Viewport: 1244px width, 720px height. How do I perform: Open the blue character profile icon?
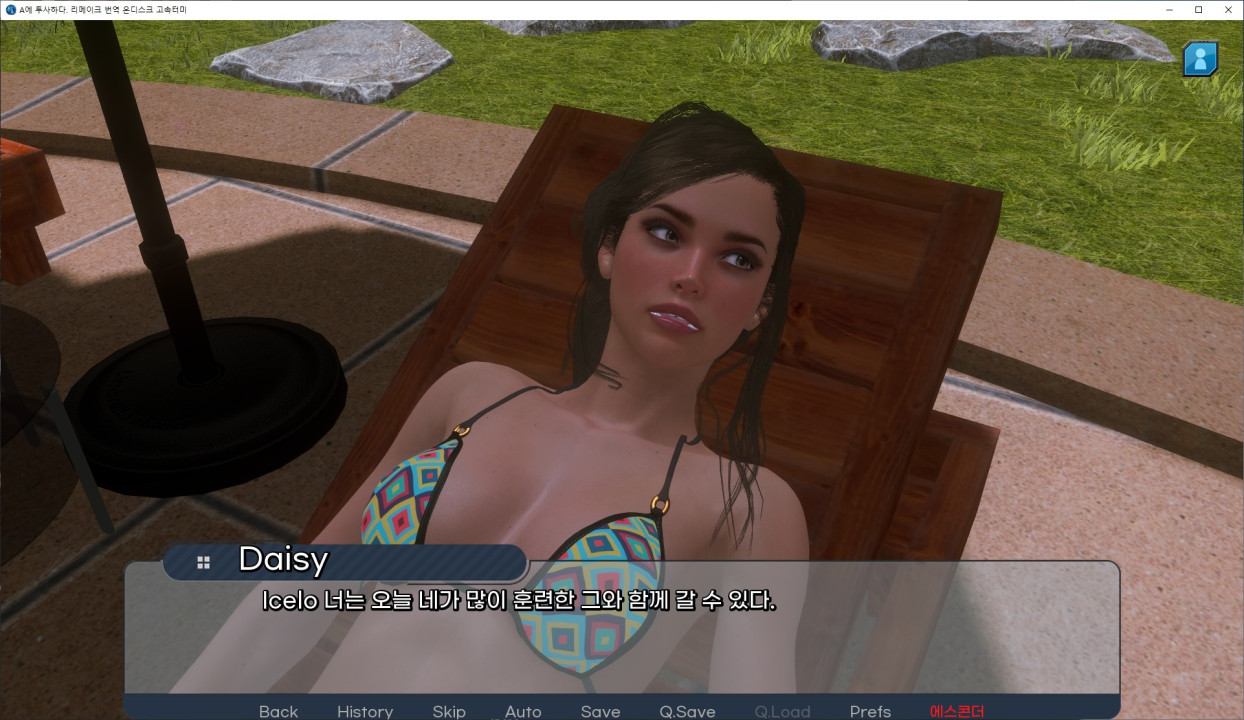[x=1200, y=59]
